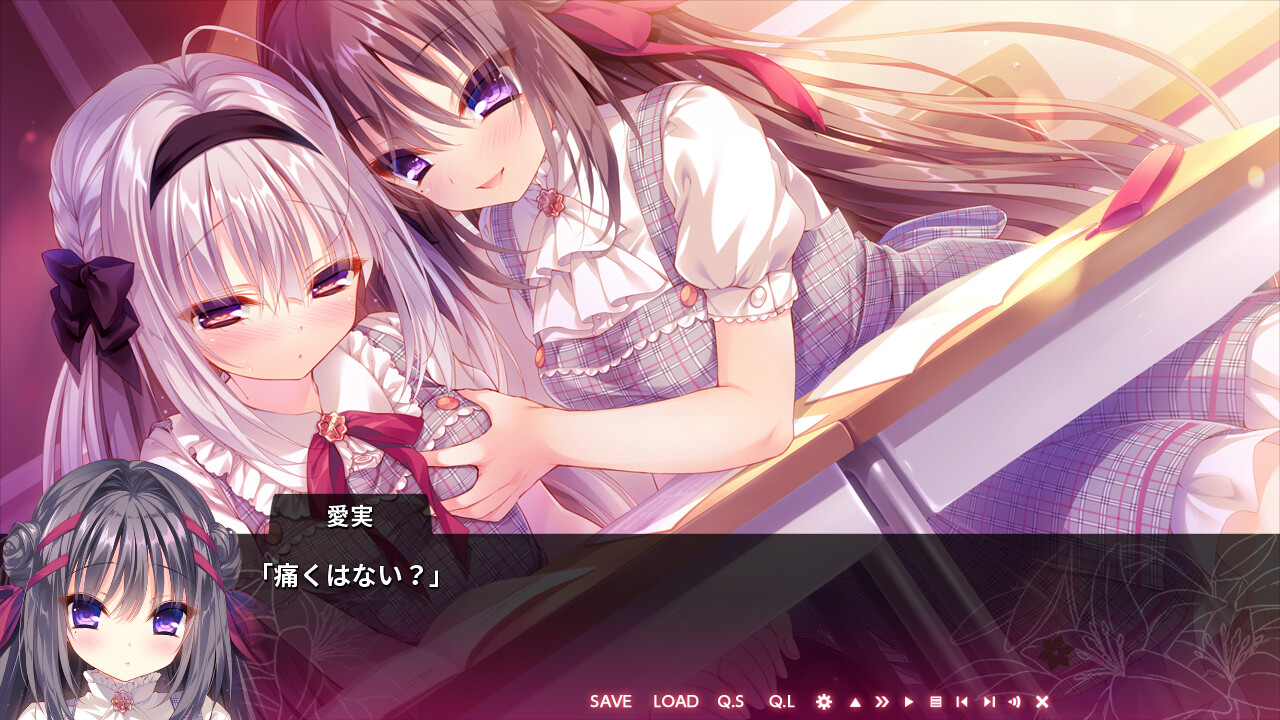Viewport: 1280px width, 720px height.
Task: Open the load screen via LOAD
Action: click(676, 702)
